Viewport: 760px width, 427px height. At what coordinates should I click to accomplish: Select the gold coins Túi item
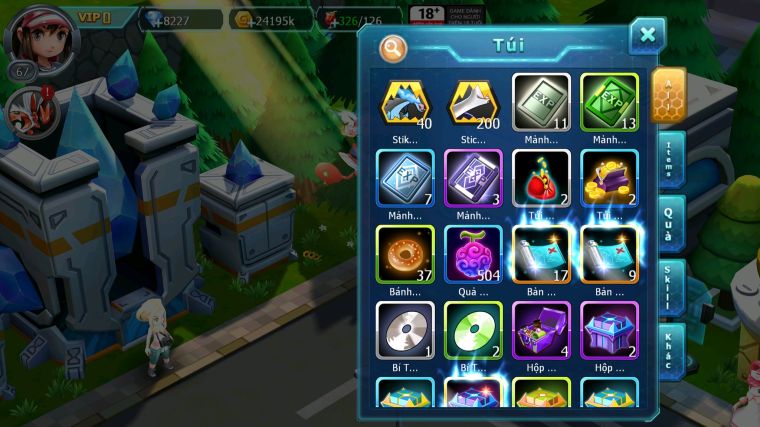tap(609, 178)
